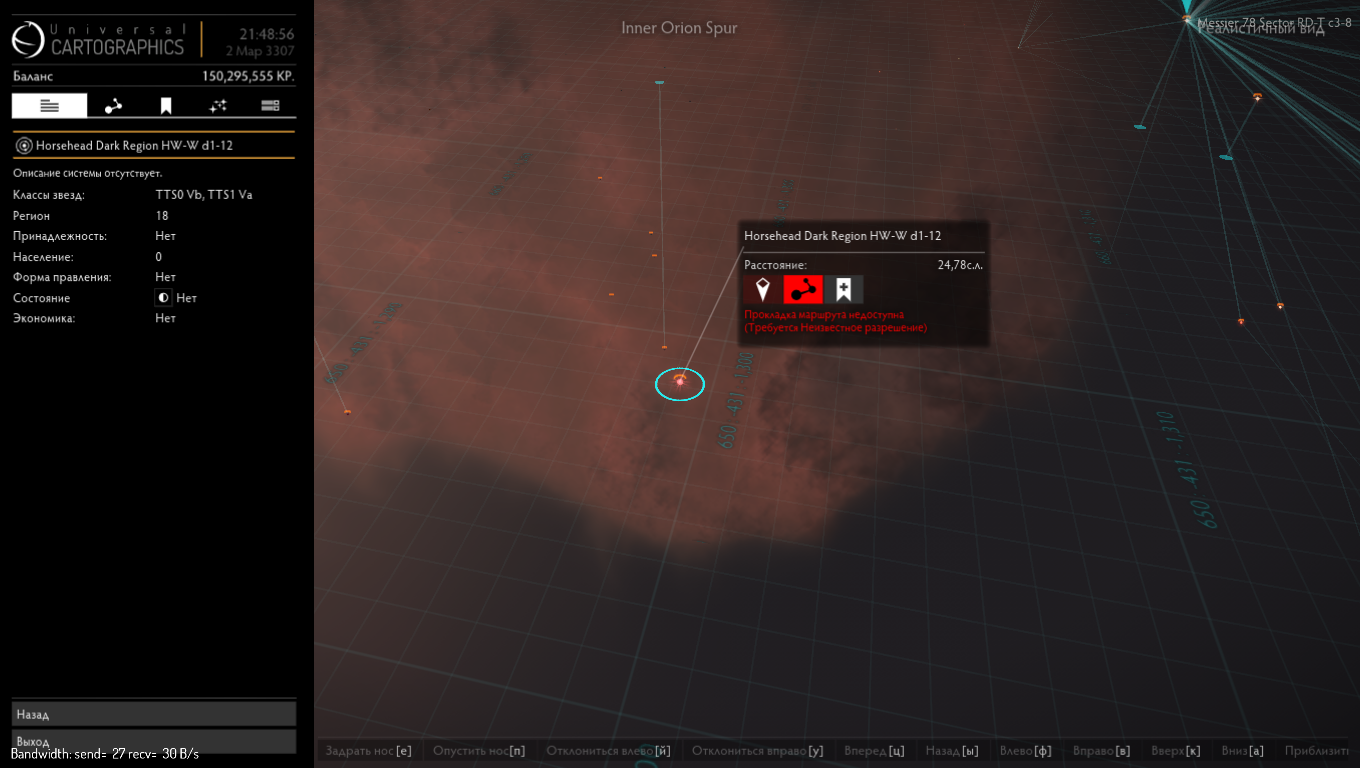Go back with the Назад button
This screenshot has width=1360, height=768.
click(x=154, y=714)
